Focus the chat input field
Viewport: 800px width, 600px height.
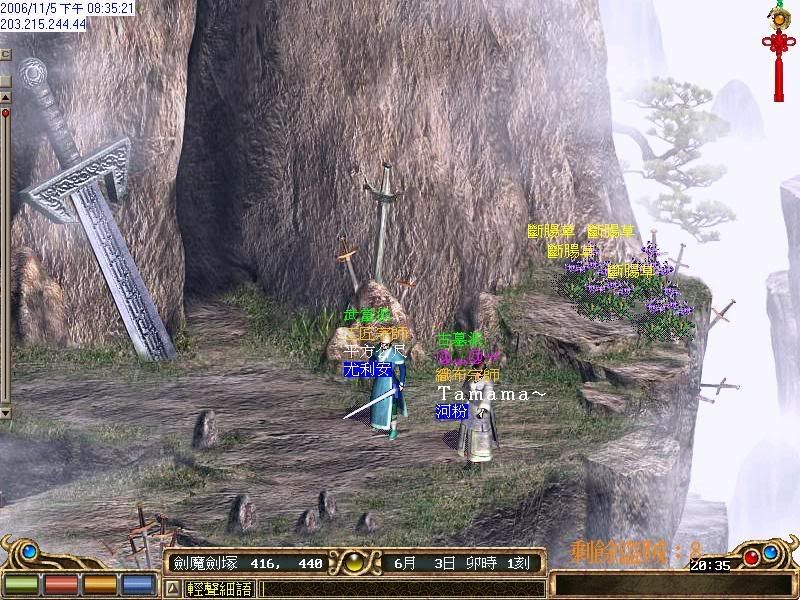point(400,589)
